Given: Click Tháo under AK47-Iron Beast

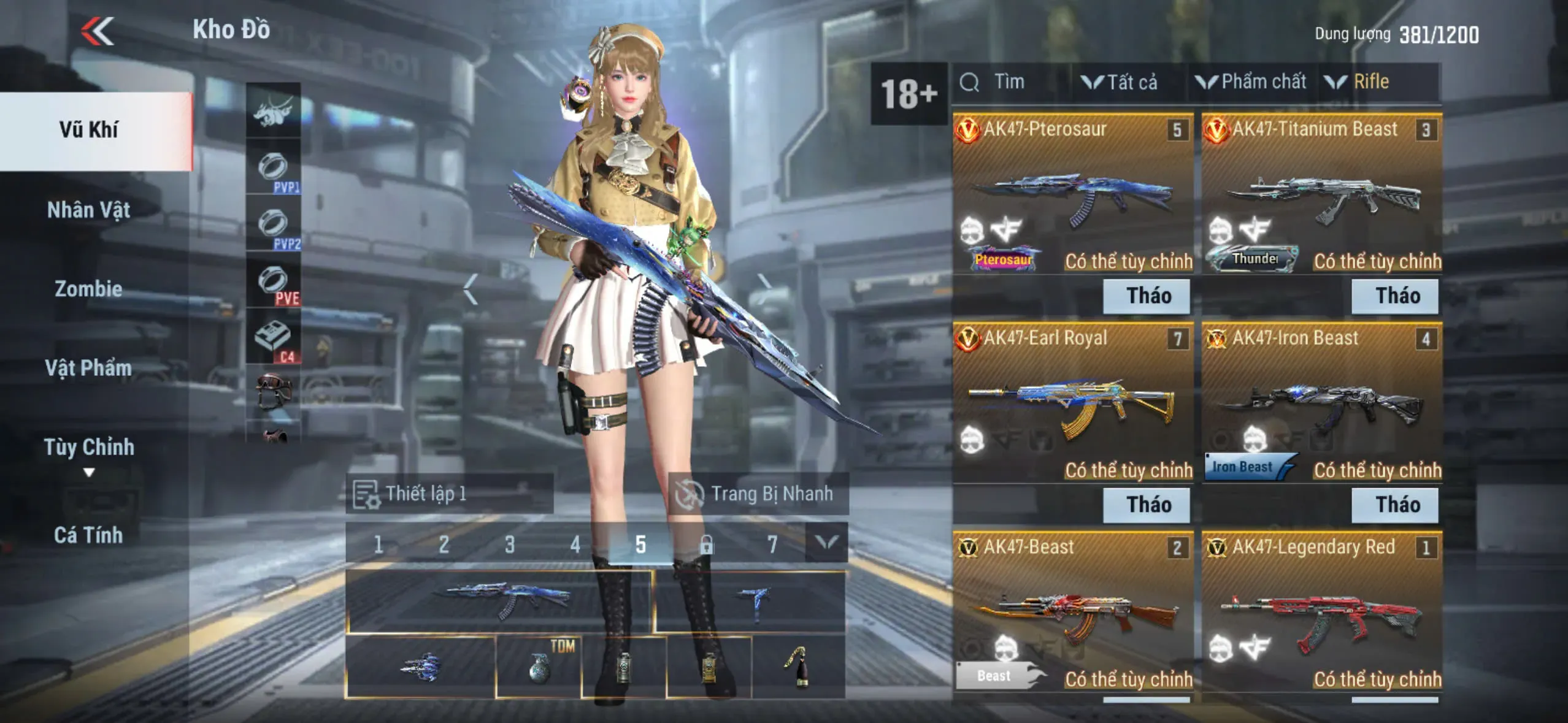Looking at the screenshot, I should pos(1395,505).
